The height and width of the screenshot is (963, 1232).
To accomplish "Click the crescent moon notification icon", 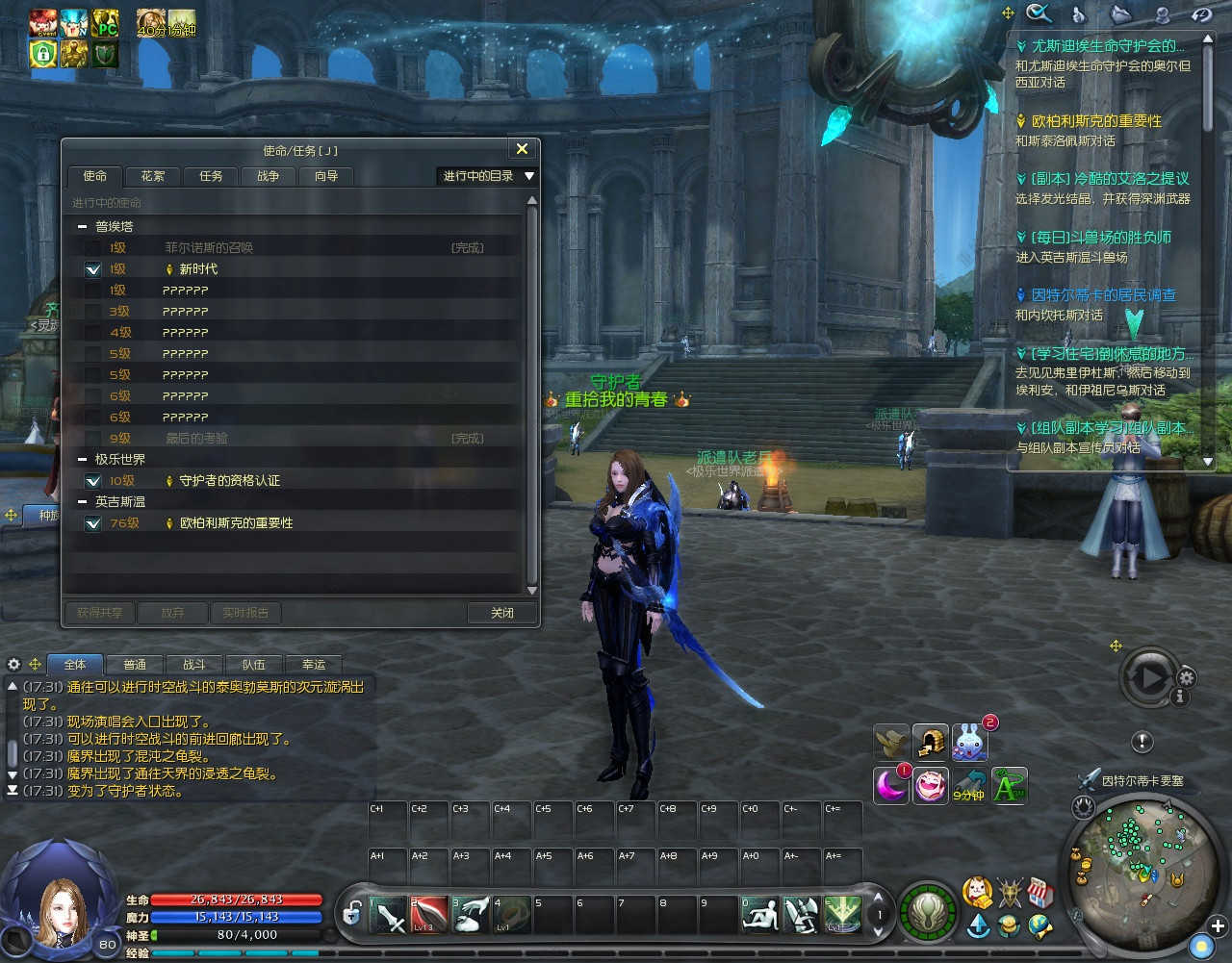I will pos(891,784).
